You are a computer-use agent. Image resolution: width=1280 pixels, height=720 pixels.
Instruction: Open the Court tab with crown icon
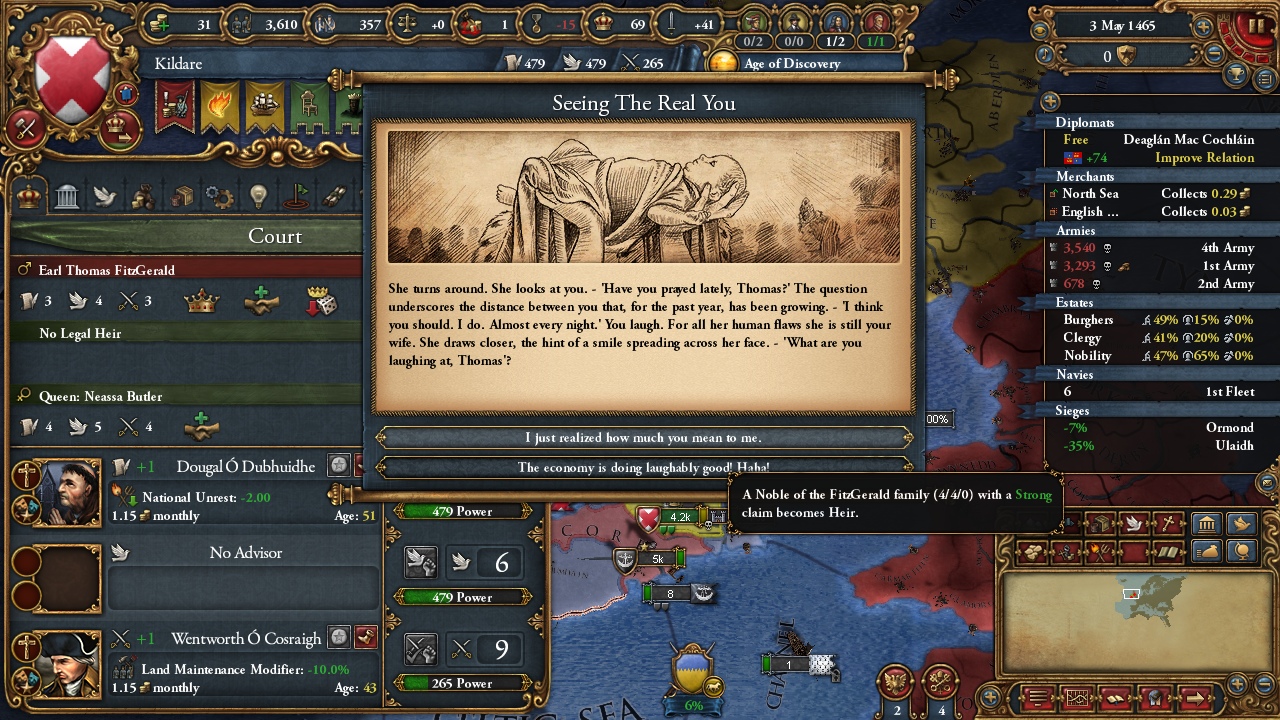click(29, 195)
